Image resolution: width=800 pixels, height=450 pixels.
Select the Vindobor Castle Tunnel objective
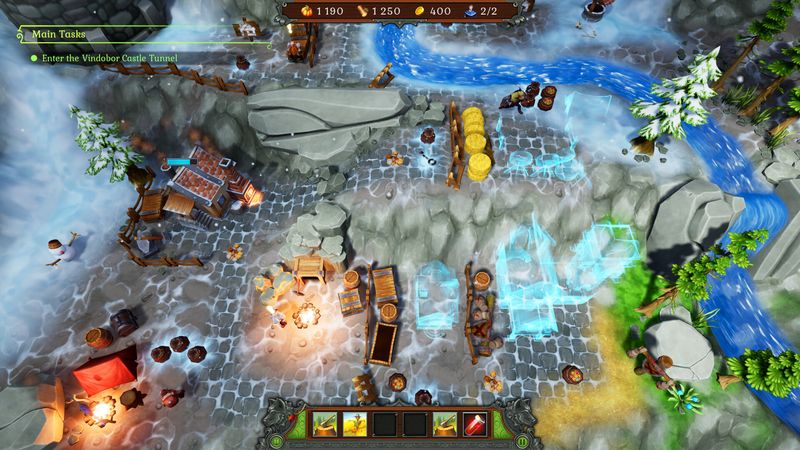(x=108, y=59)
